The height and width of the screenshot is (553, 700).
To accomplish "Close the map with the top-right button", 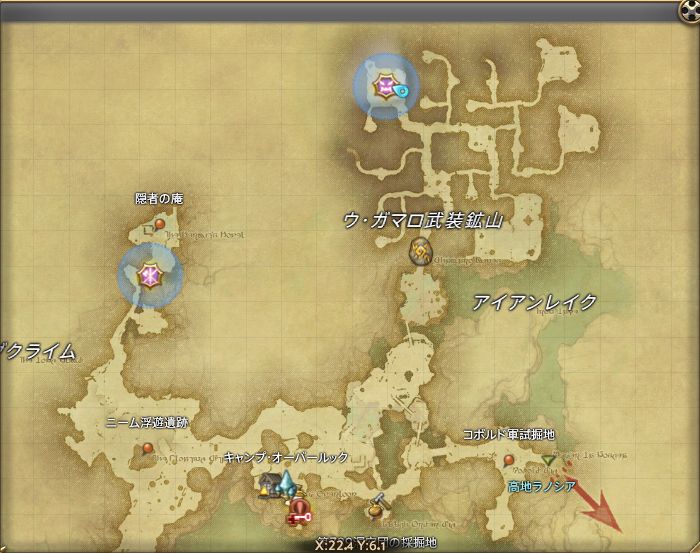I will (x=687, y=10).
